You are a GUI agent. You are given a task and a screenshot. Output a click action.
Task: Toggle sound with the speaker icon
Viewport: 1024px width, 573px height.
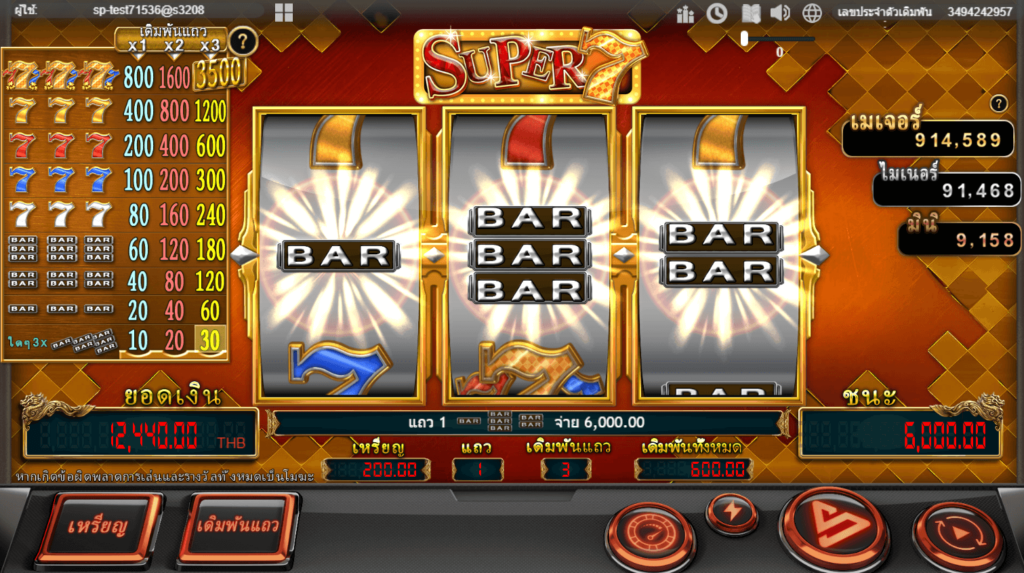[780, 13]
